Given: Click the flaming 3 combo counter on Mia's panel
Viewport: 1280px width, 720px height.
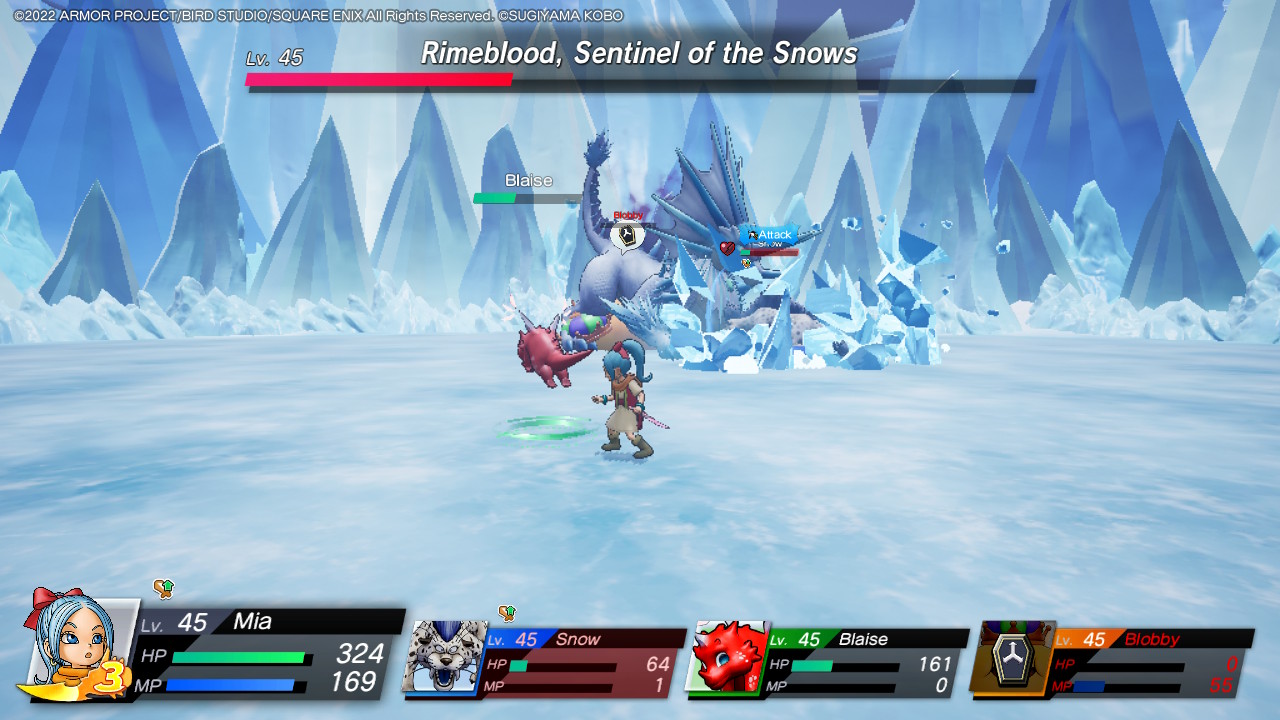Looking at the screenshot, I should click(x=110, y=677).
